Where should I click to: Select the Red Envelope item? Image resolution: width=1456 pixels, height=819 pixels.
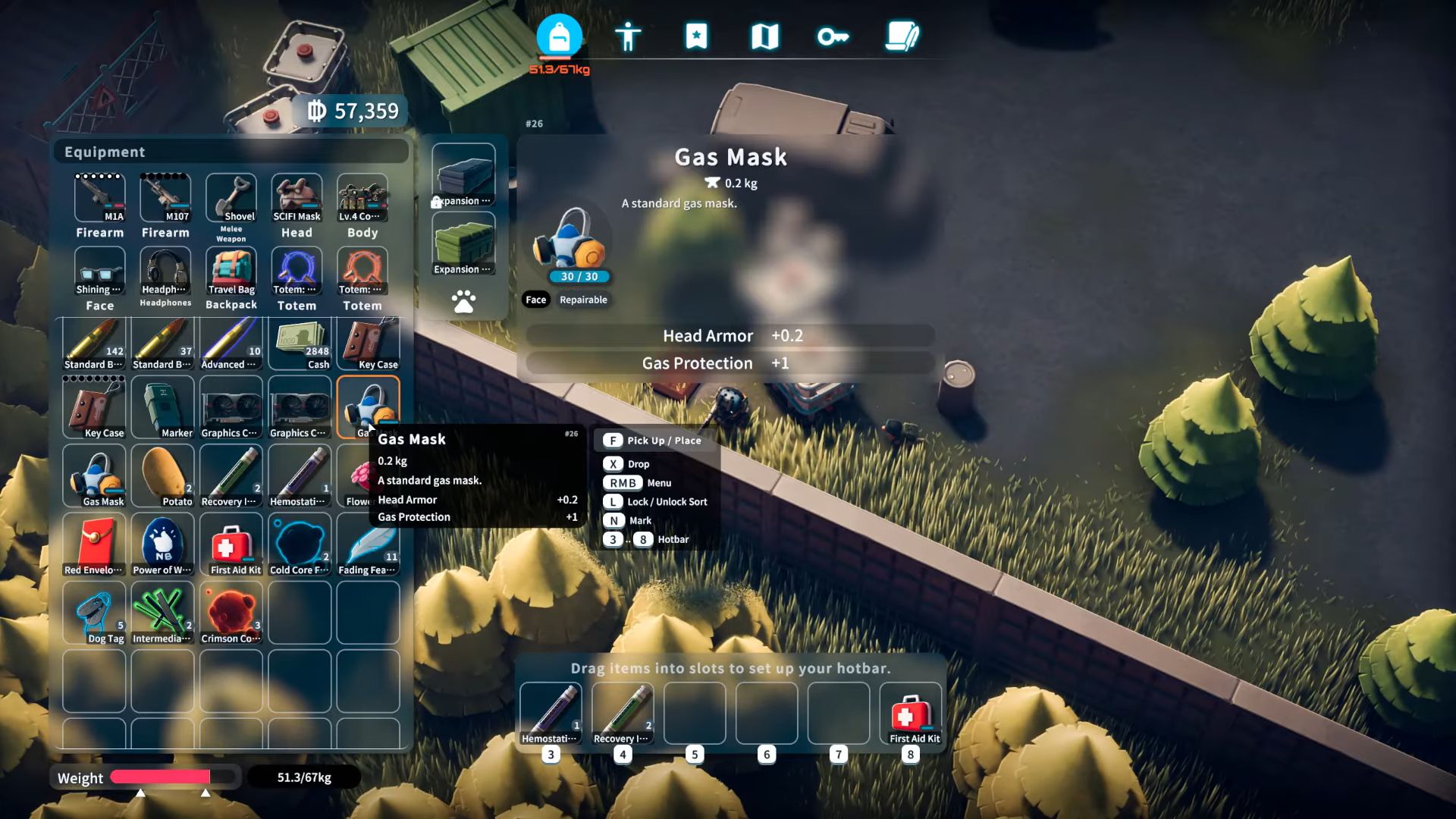coord(94,544)
